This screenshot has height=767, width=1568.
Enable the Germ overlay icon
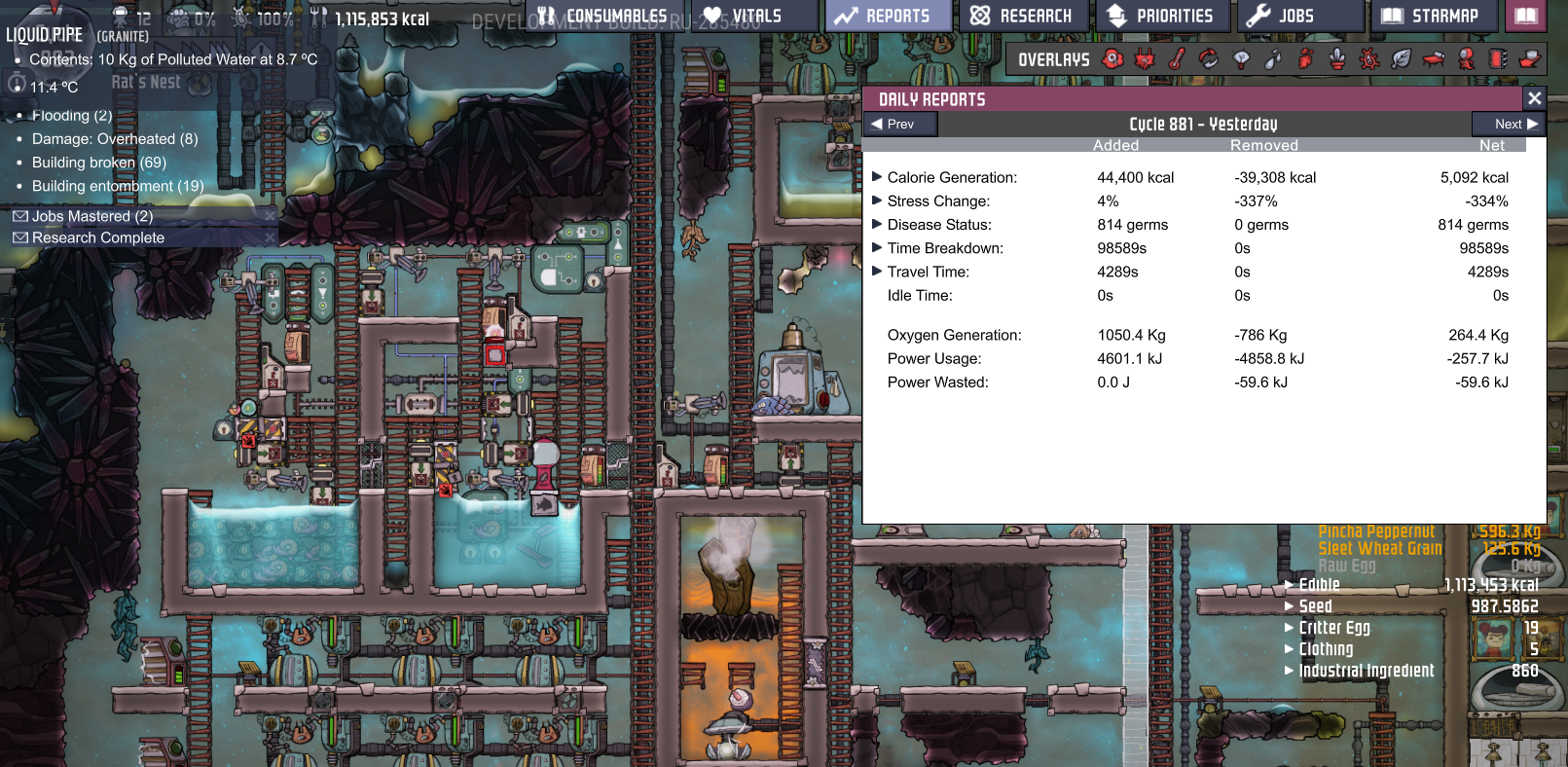1370,59
